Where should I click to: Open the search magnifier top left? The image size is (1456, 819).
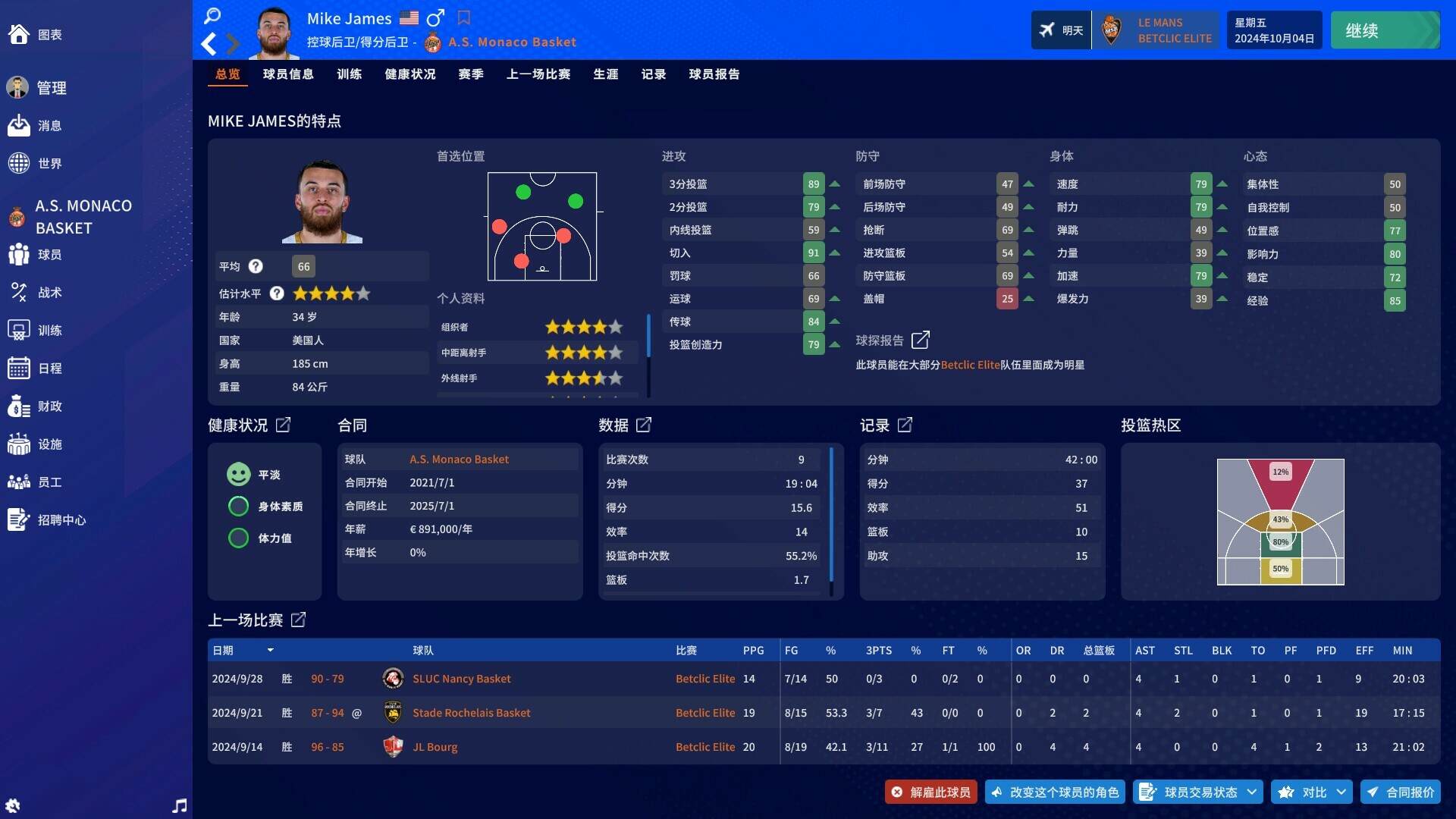click(x=213, y=15)
